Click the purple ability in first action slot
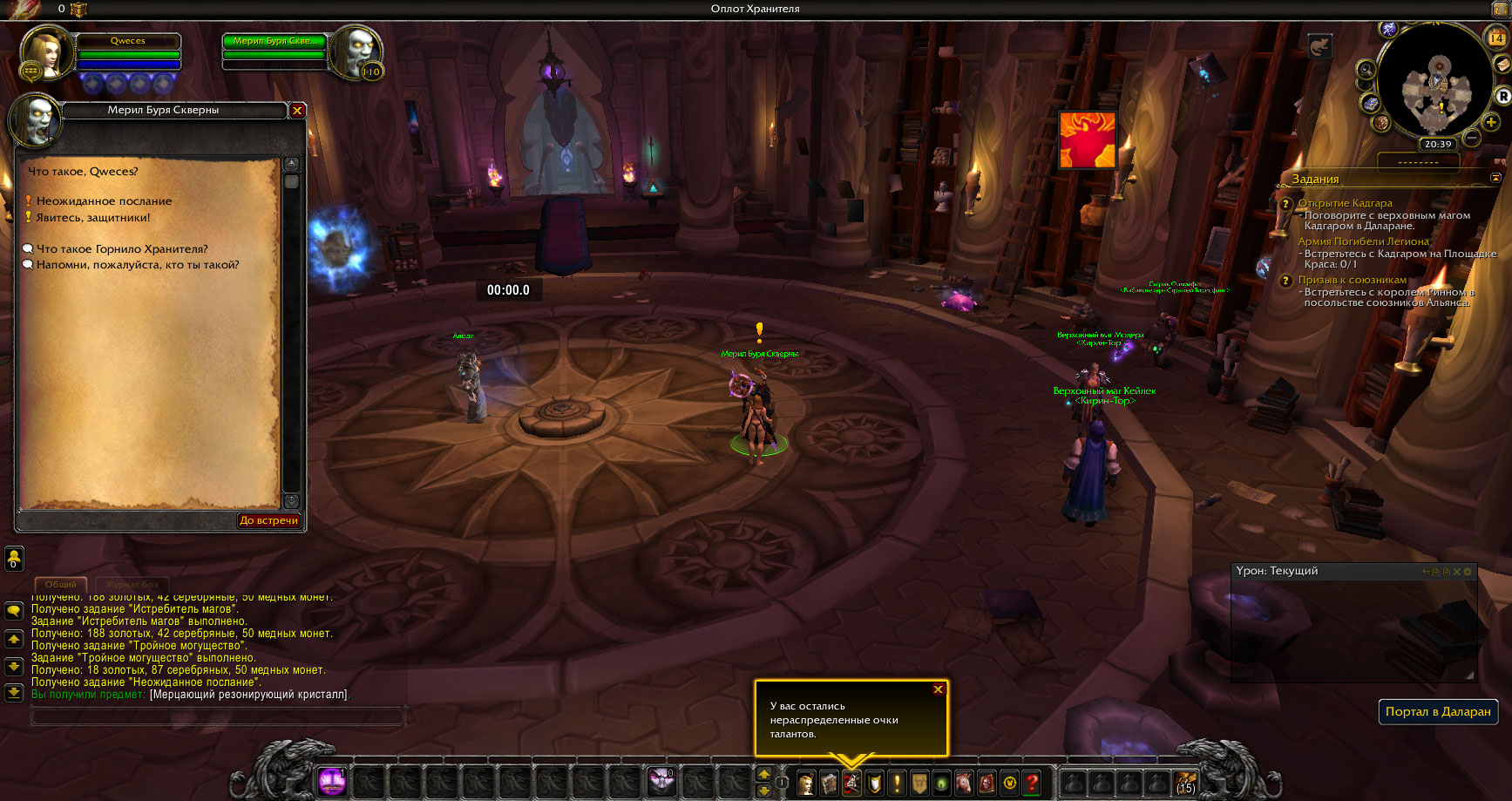This screenshot has height=801, width=1512. [332, 782]
